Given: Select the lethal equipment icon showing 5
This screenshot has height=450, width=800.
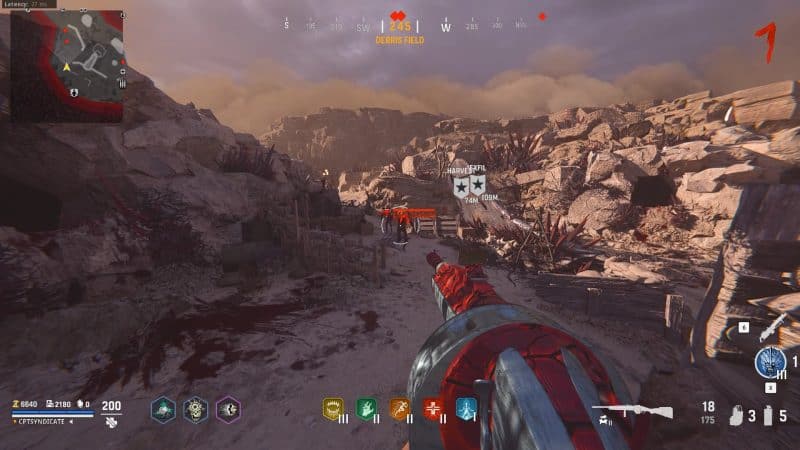Looking at the screenshot, I should pos(768,415).
